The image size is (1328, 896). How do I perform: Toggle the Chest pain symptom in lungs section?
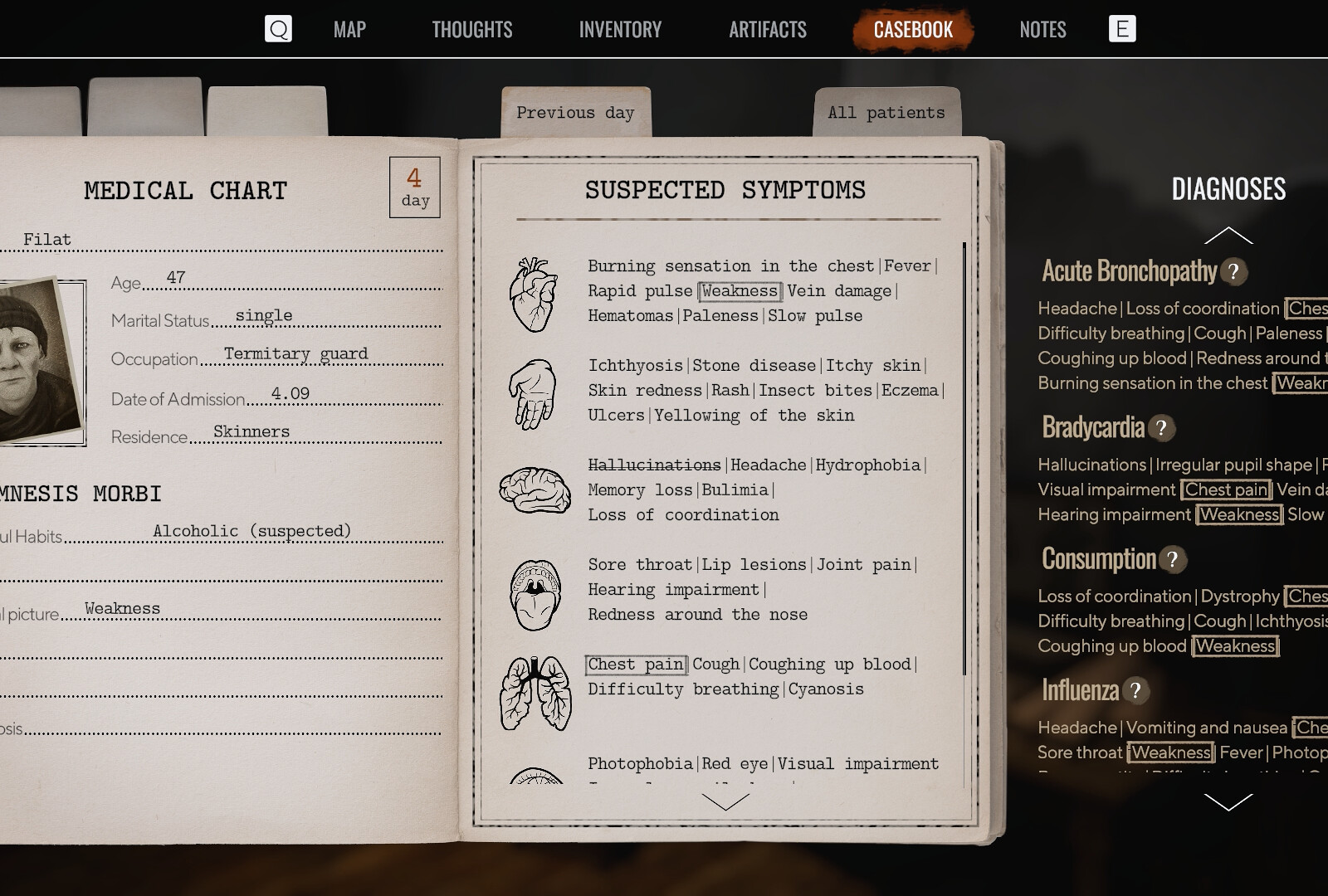pyautogui.click(x=636, y=664)
